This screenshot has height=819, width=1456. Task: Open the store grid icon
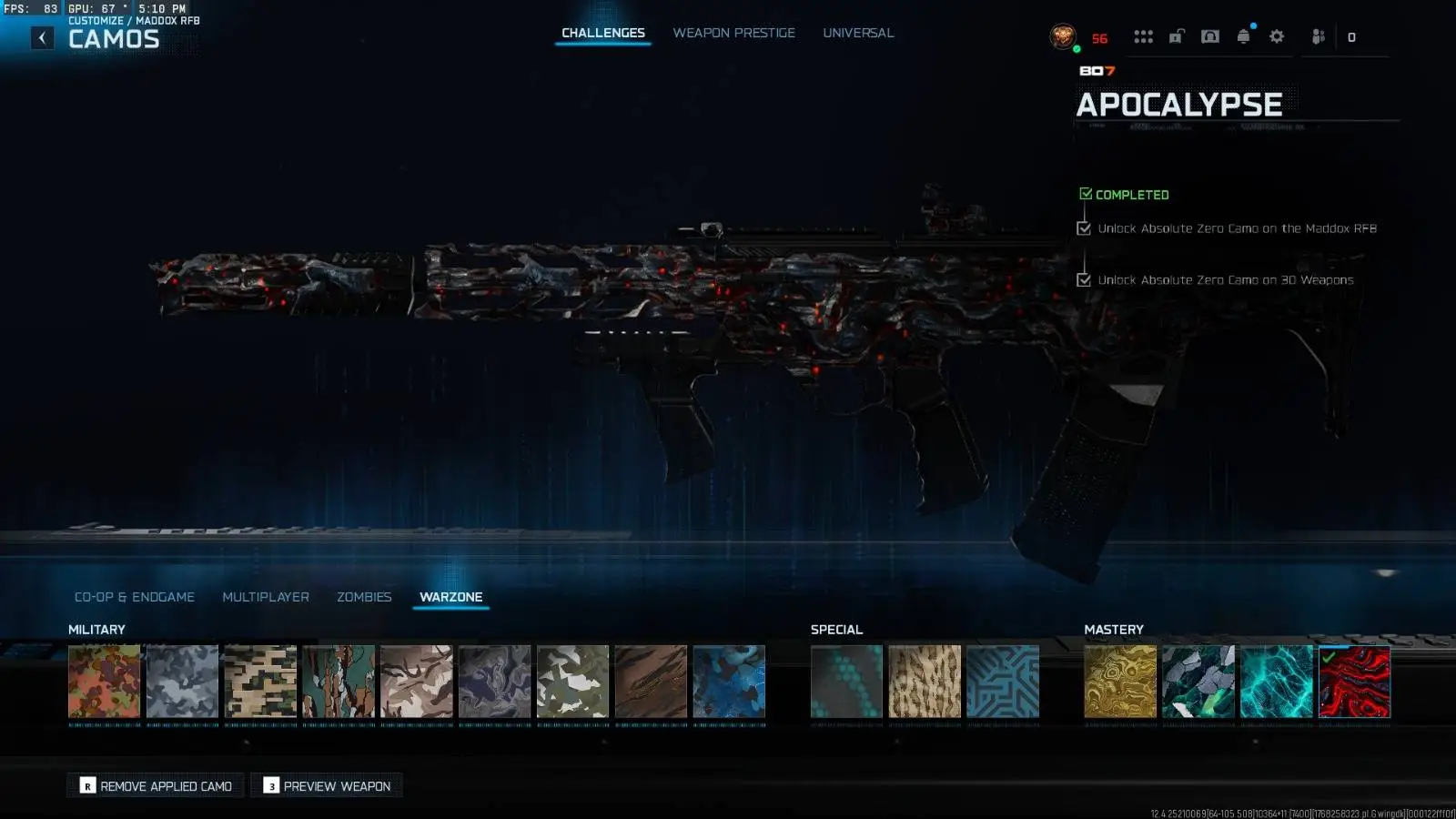(x=1143, y=36)
